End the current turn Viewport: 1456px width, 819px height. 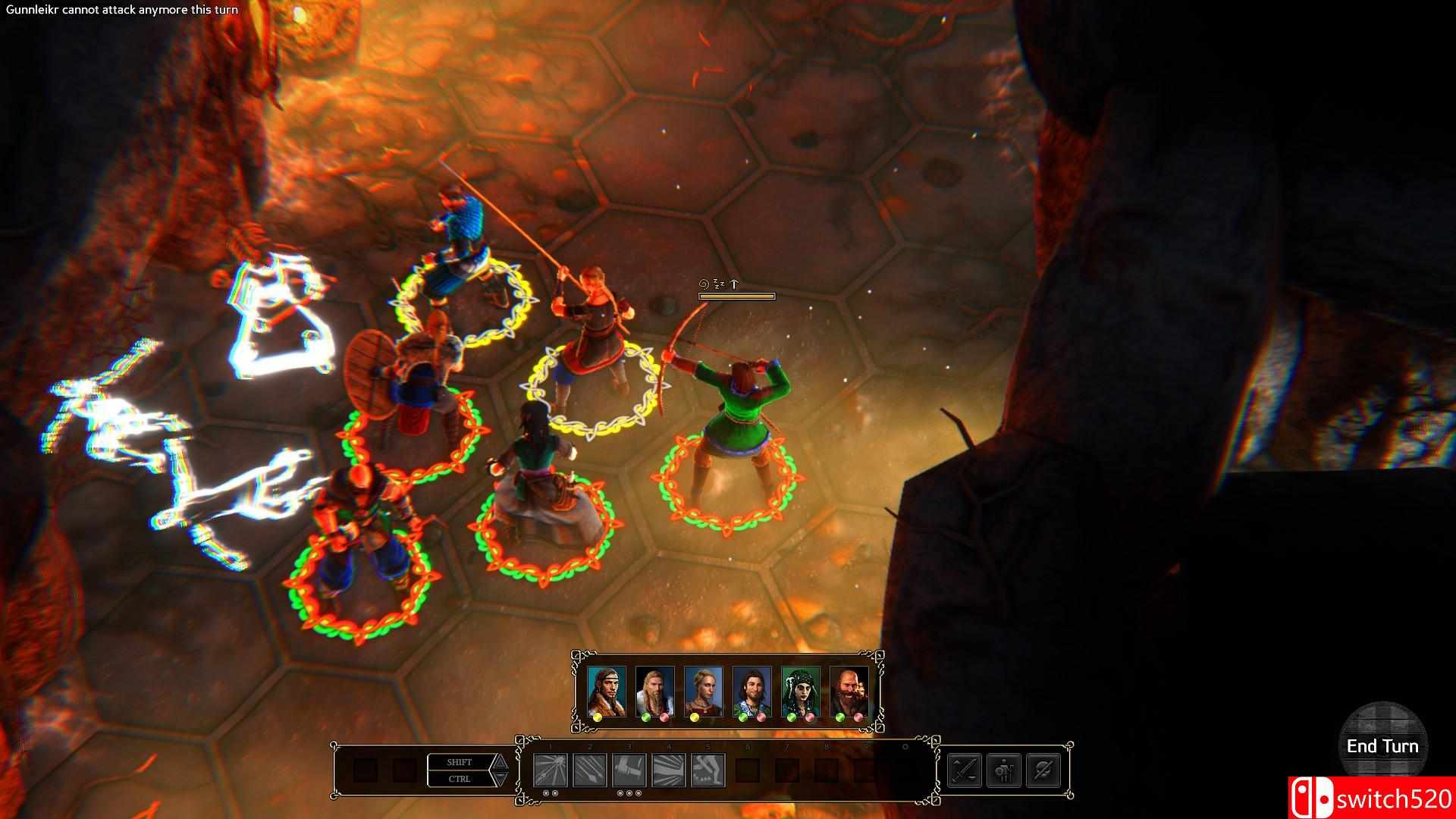[x=1382, y=746]
